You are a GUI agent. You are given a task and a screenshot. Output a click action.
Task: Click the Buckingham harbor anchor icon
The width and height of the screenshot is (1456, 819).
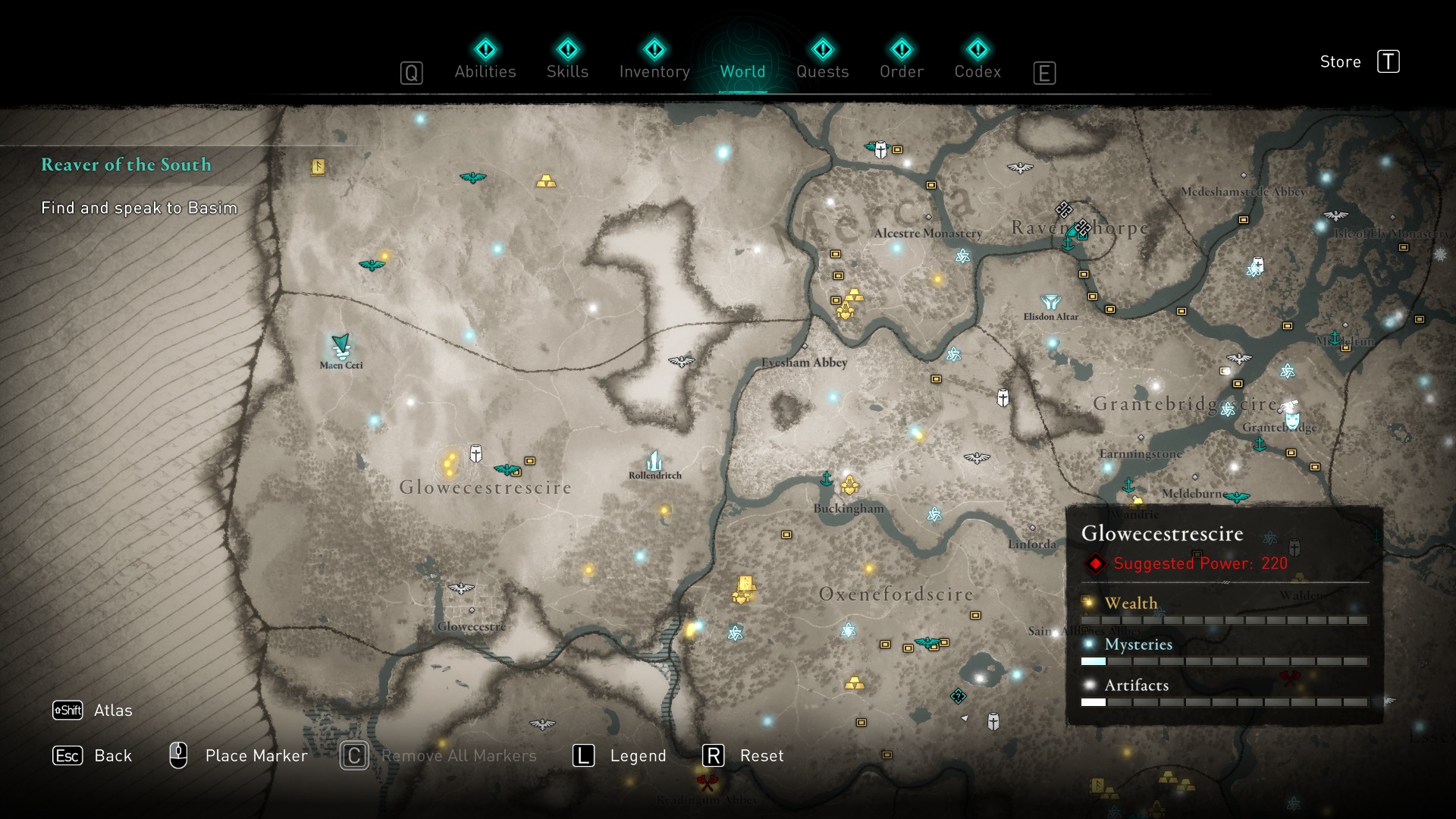pos(827,479)
